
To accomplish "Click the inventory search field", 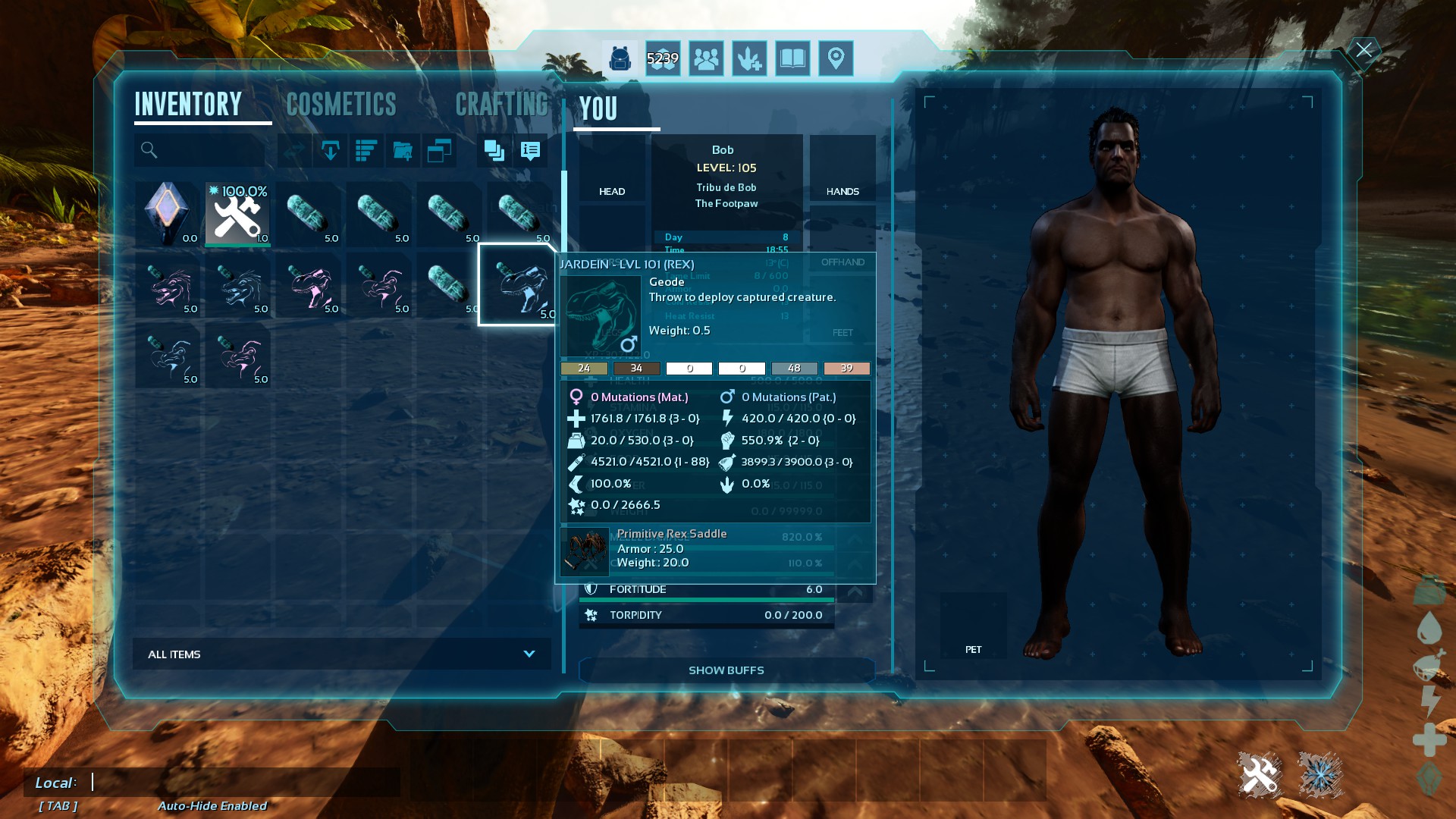I will tap(205, 150).
